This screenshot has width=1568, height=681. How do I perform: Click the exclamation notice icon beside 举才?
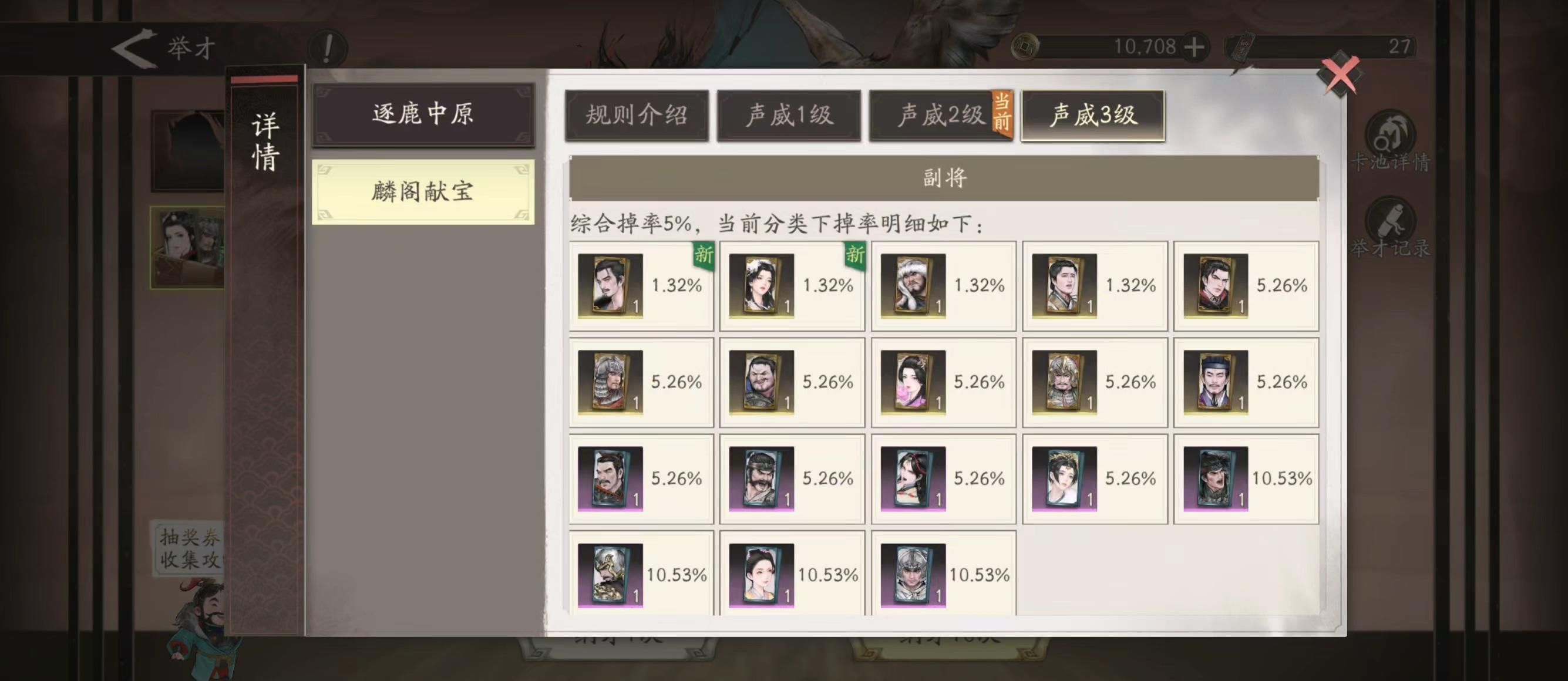tap(328, 49)
